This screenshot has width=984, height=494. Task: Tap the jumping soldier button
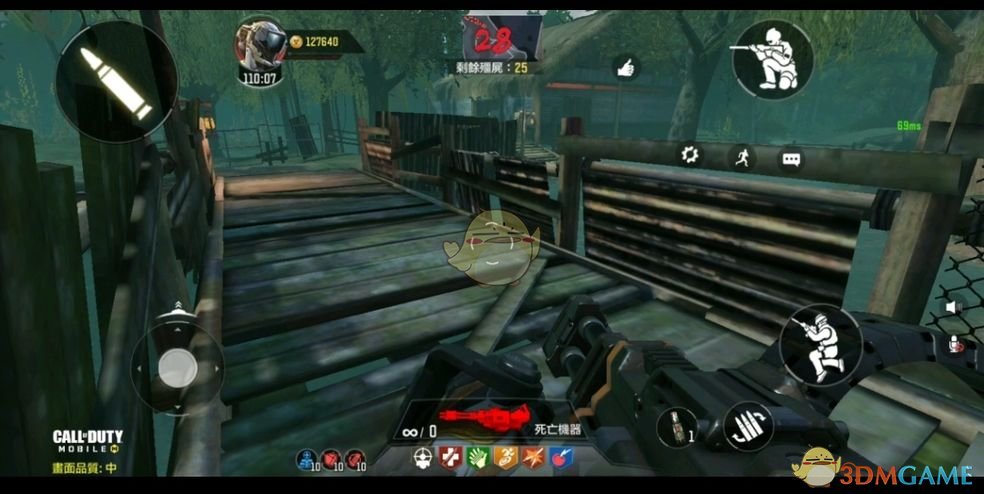820,344
